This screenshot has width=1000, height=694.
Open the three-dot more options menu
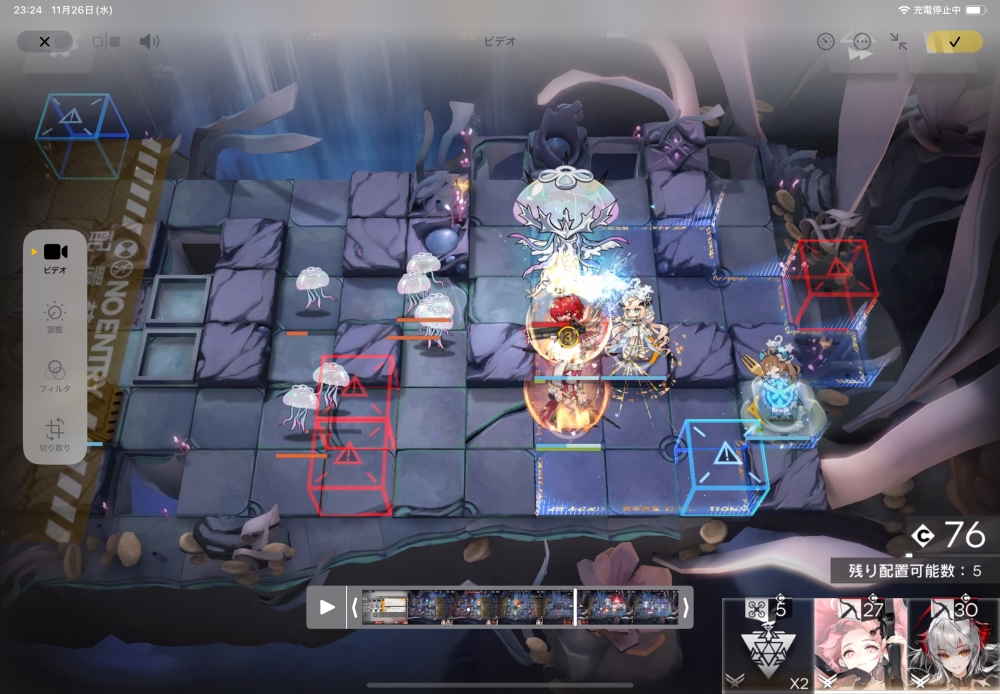[x=862, y=42]
